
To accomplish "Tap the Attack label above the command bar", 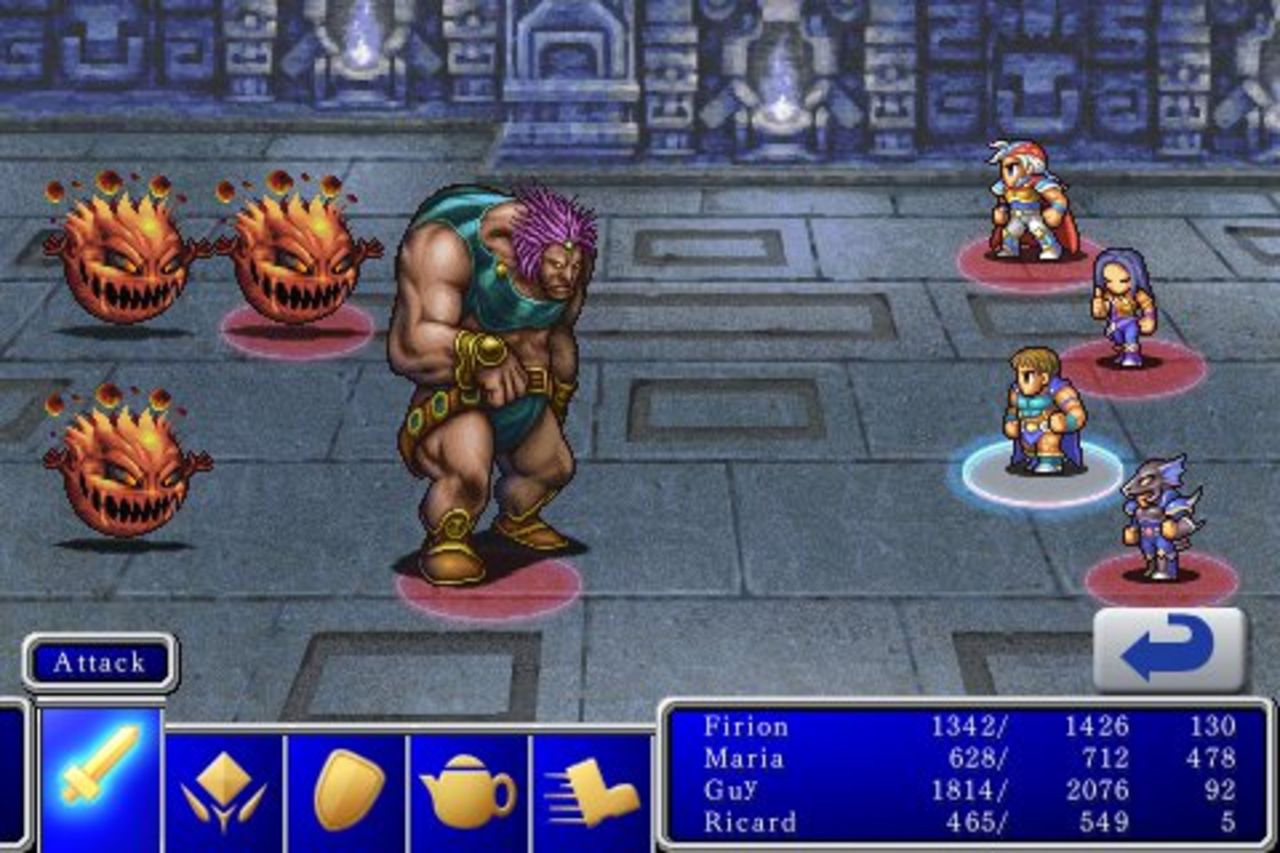I will (x=98, y=661).
